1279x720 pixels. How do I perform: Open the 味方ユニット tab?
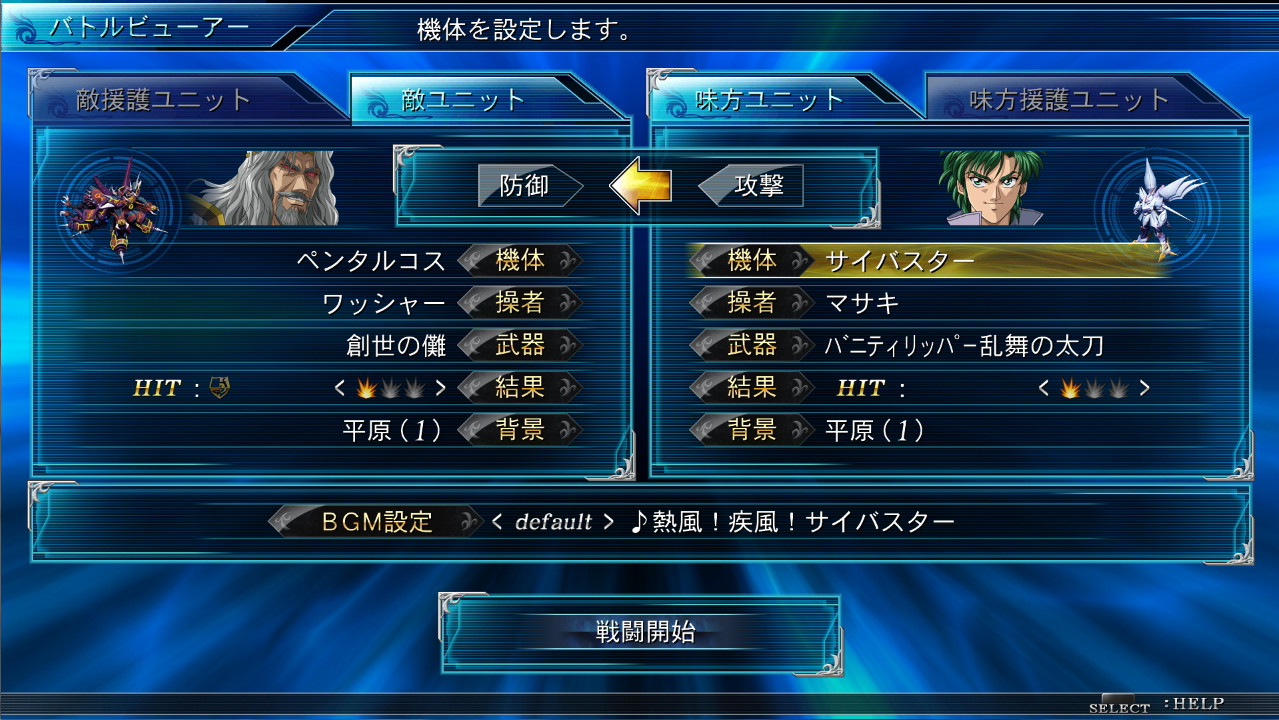pyautogui.click(x=770, y=101)
